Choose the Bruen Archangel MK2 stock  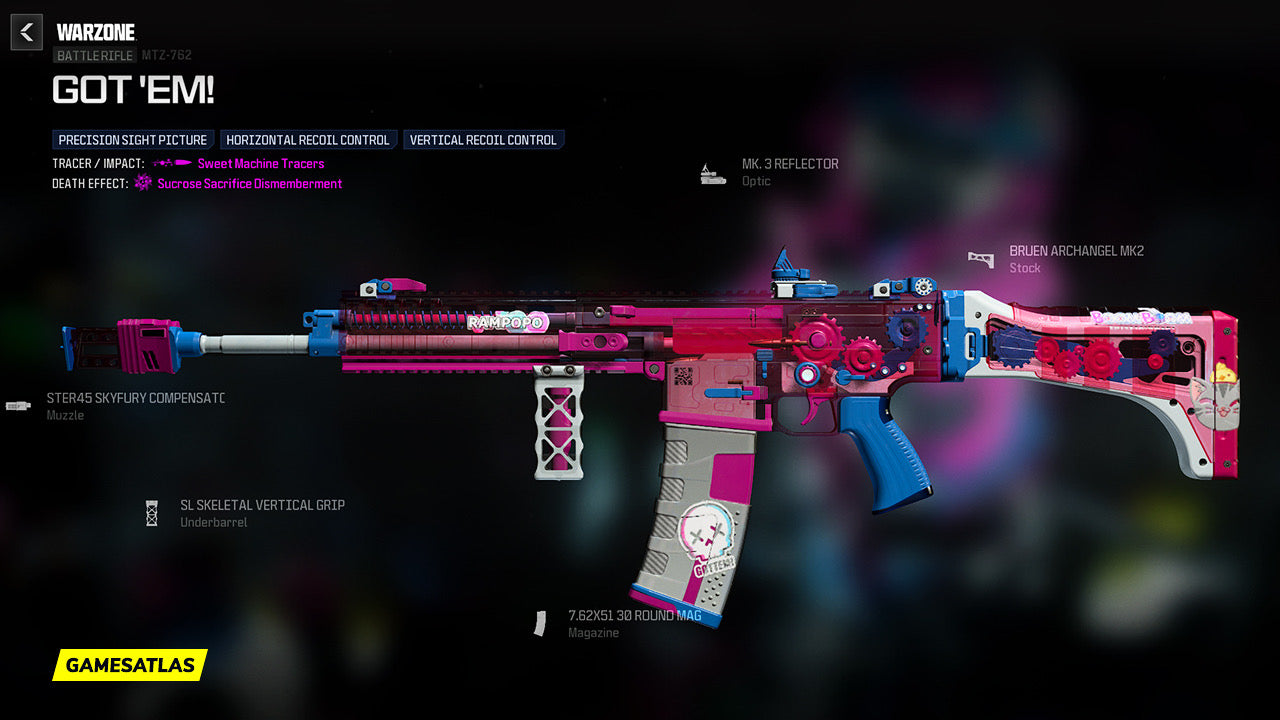click(x=1075, y=251)
